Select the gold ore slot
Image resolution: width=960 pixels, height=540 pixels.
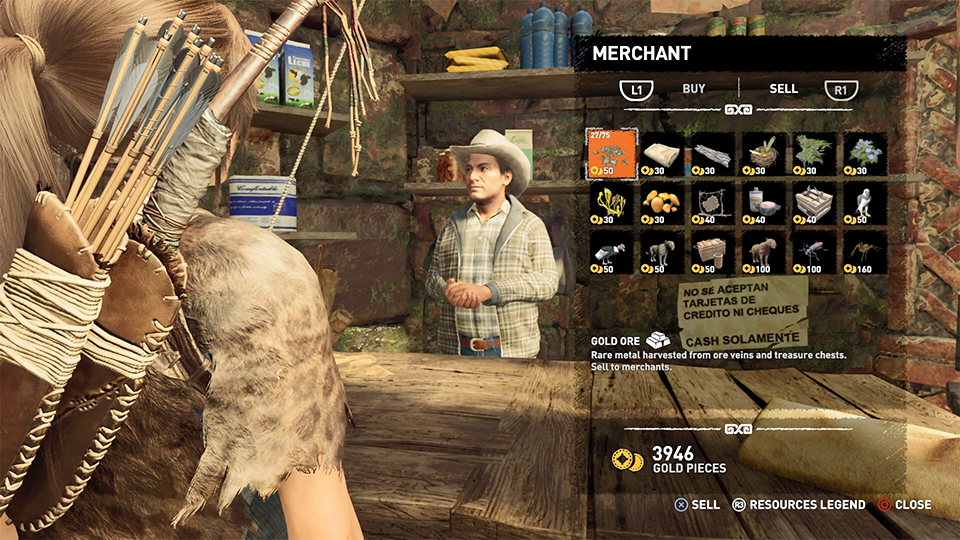611,154
